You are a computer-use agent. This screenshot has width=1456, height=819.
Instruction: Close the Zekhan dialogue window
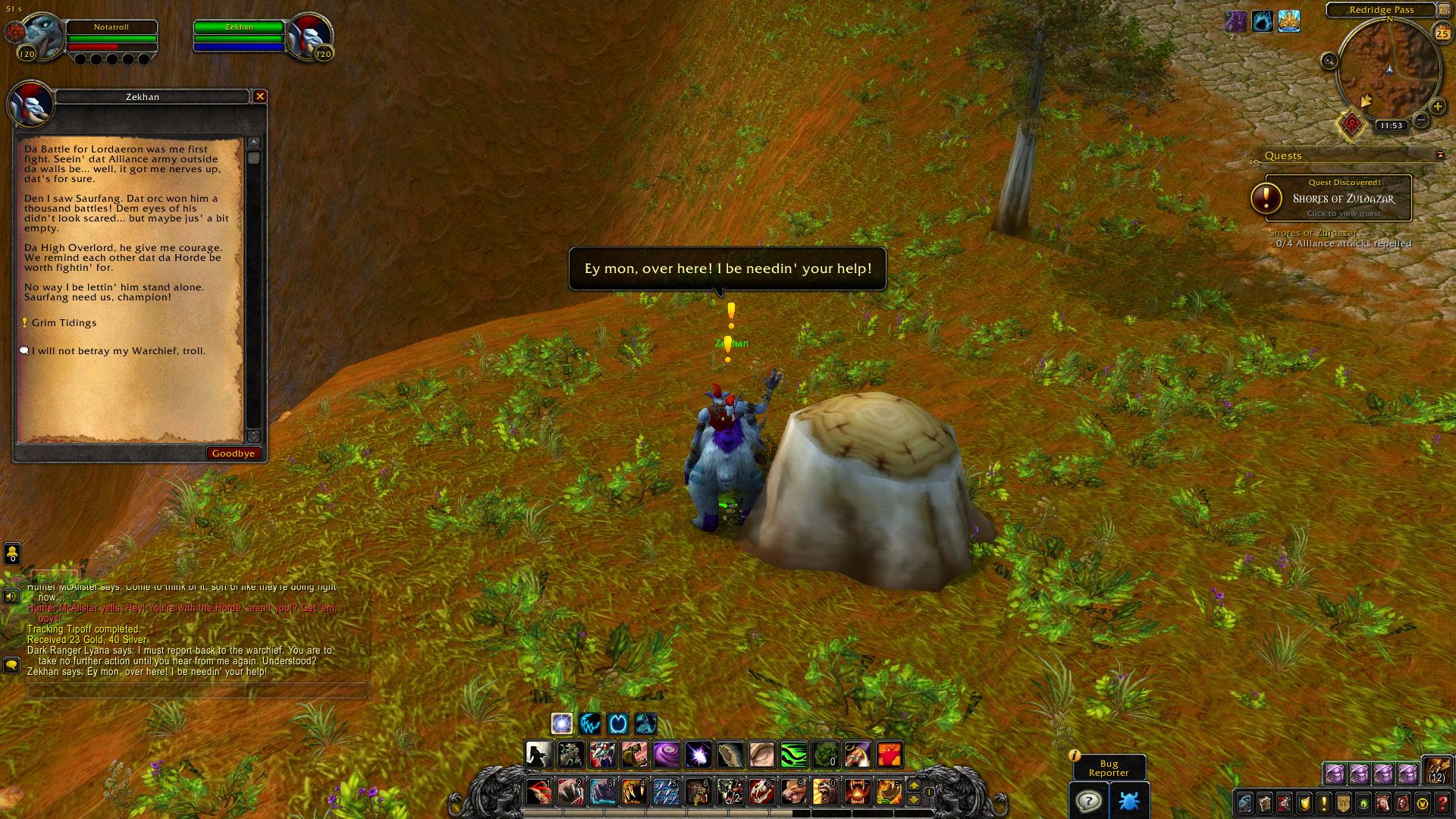260,96
